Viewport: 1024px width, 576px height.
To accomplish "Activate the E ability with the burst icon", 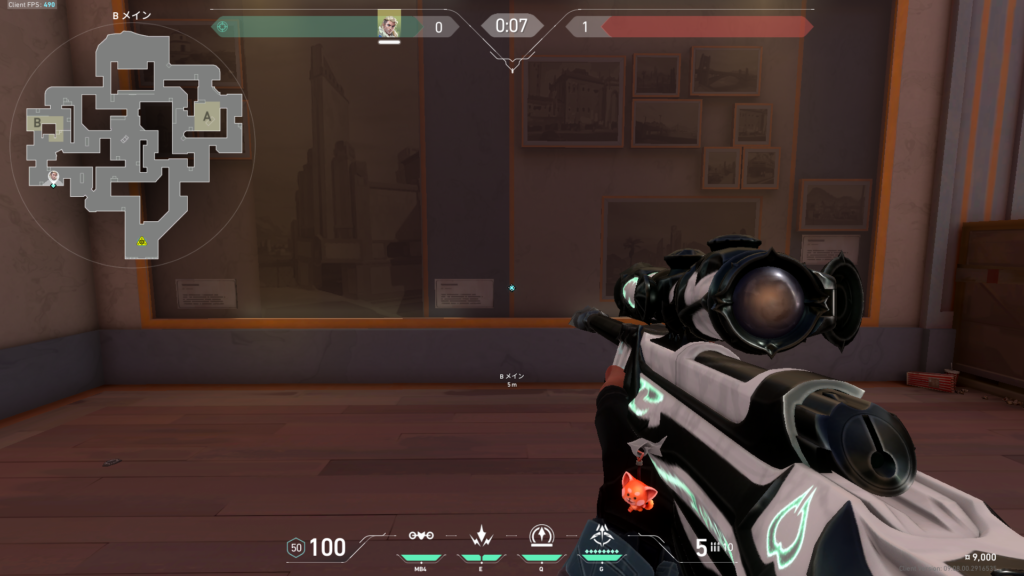I will click(x=481, y=535).
